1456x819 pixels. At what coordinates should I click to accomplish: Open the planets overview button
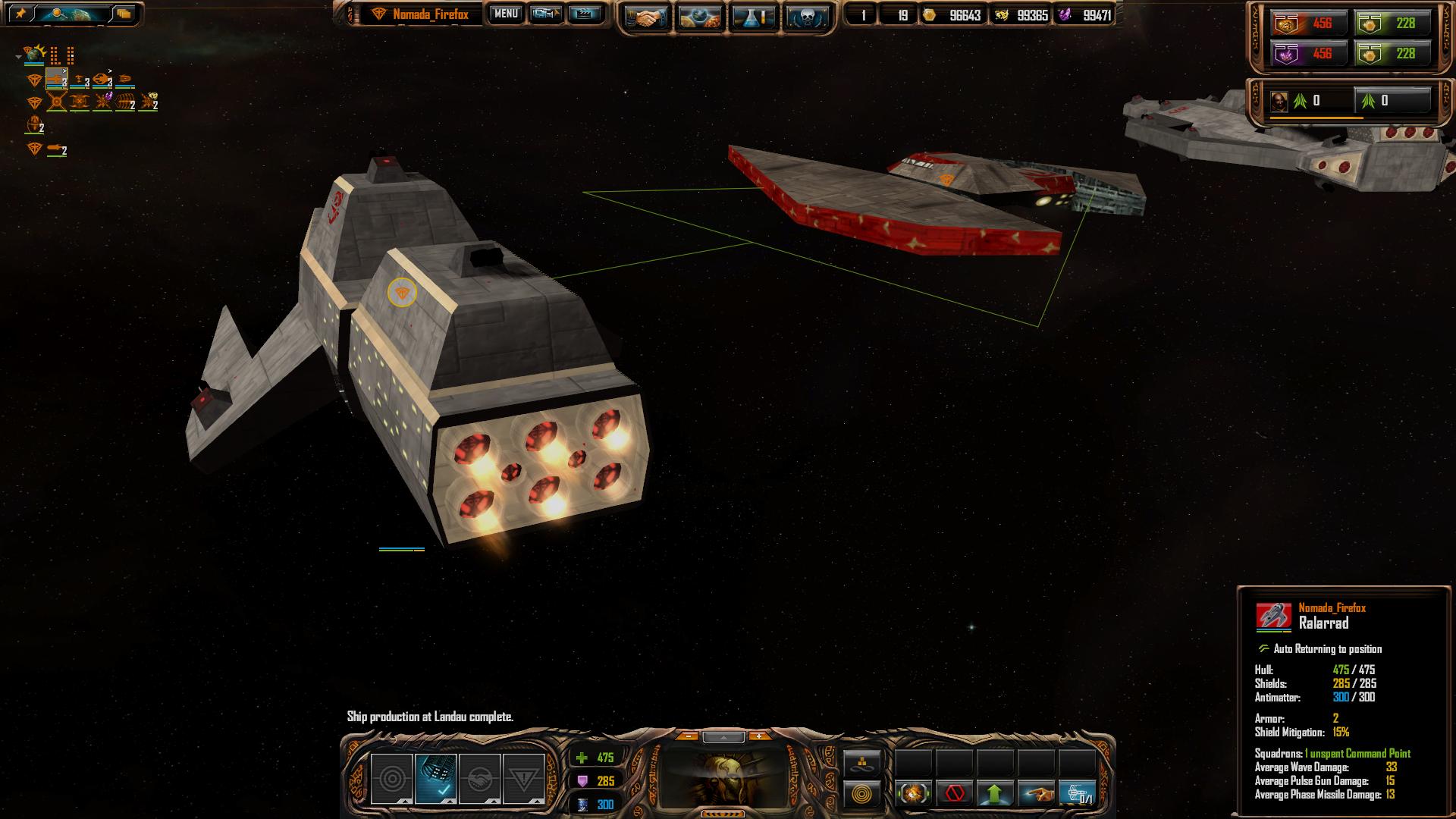pos(700,18)
